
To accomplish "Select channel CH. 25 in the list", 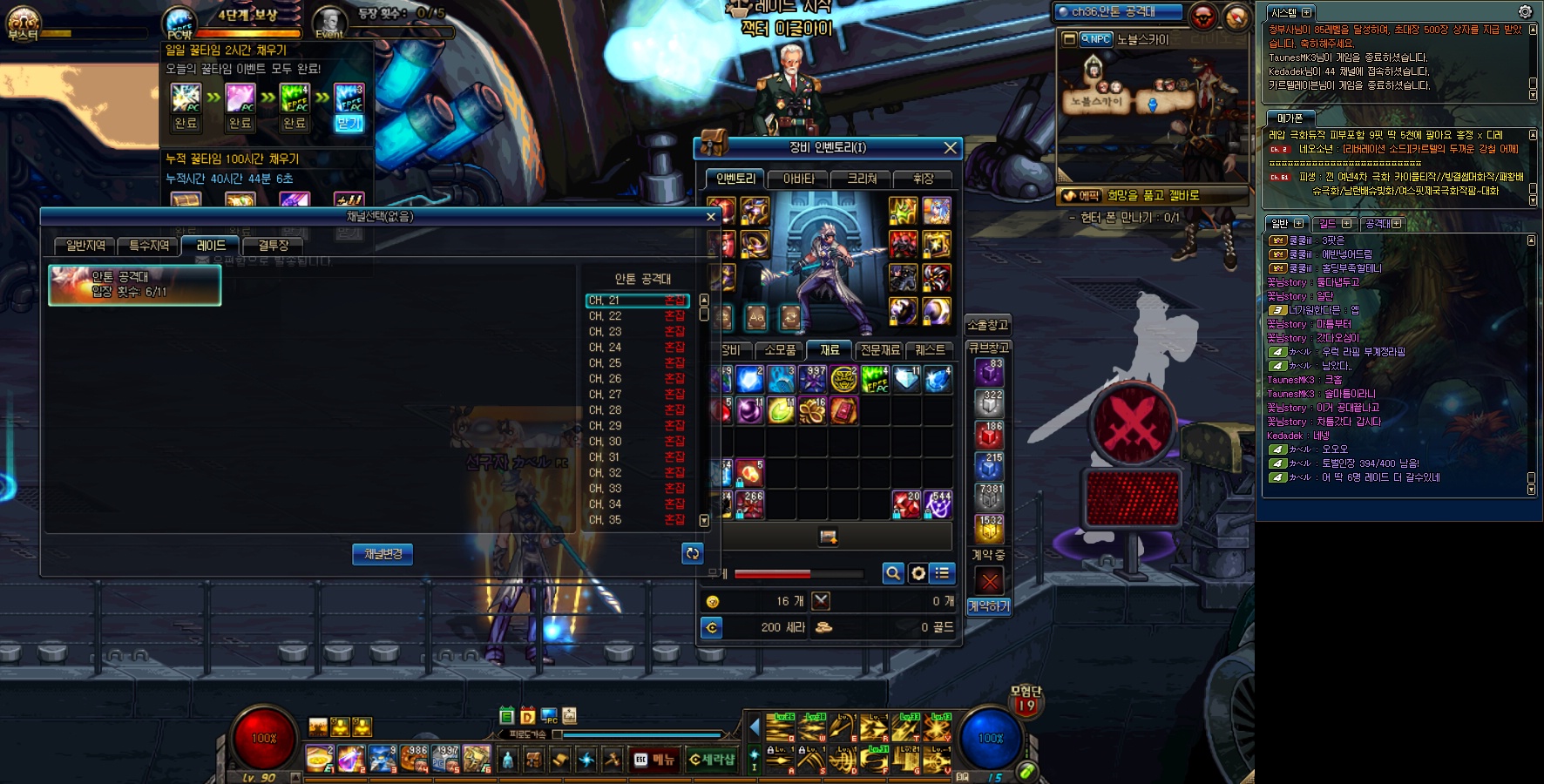I will pos(636,363).
